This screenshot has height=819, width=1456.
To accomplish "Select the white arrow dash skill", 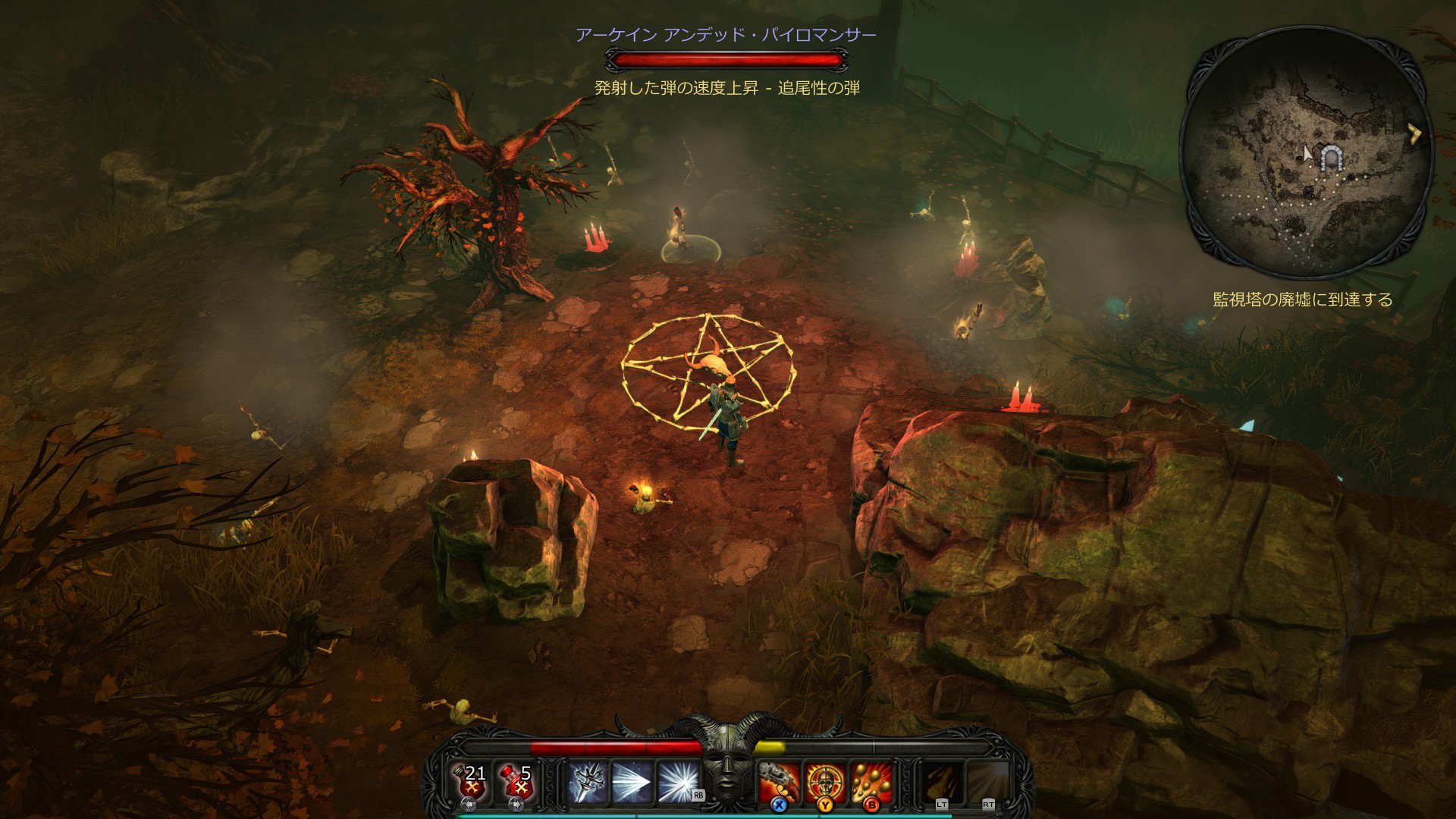I will (632, 783).
